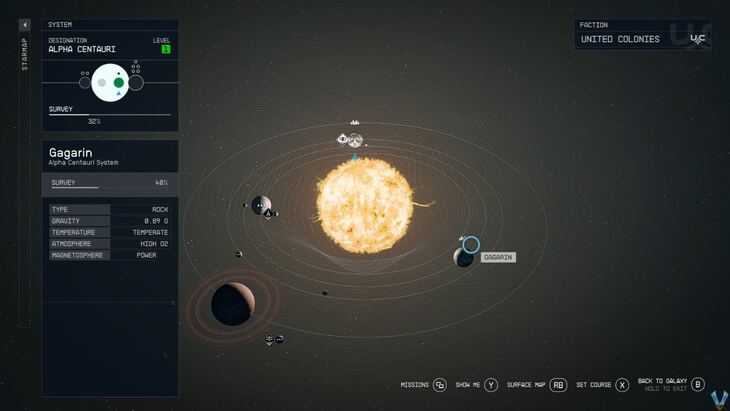Click the green planet in the system diagram
This screenshot has width=730, height=411.
click(119, 82)
